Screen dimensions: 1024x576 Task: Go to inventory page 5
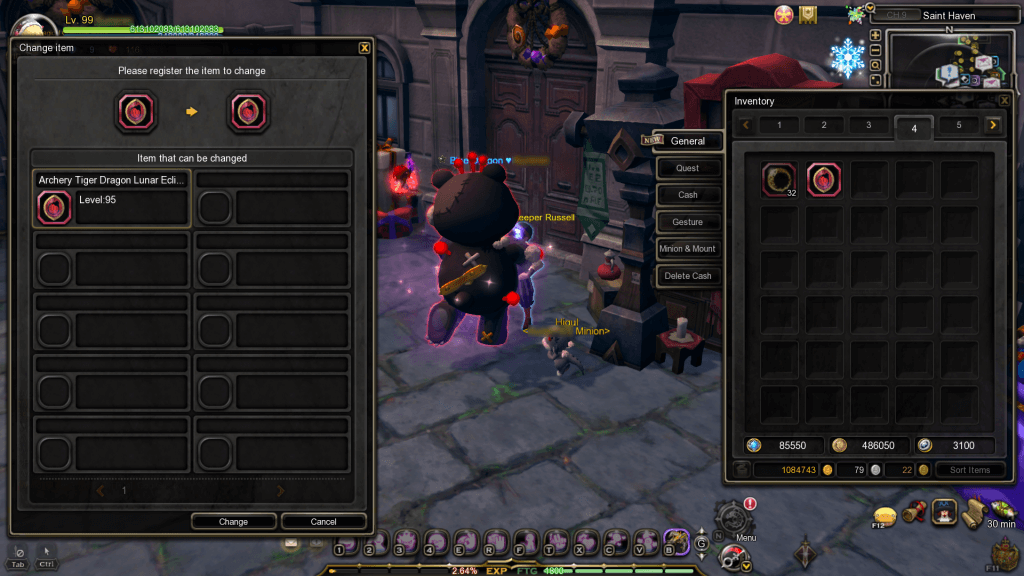[x=959, y=125]
